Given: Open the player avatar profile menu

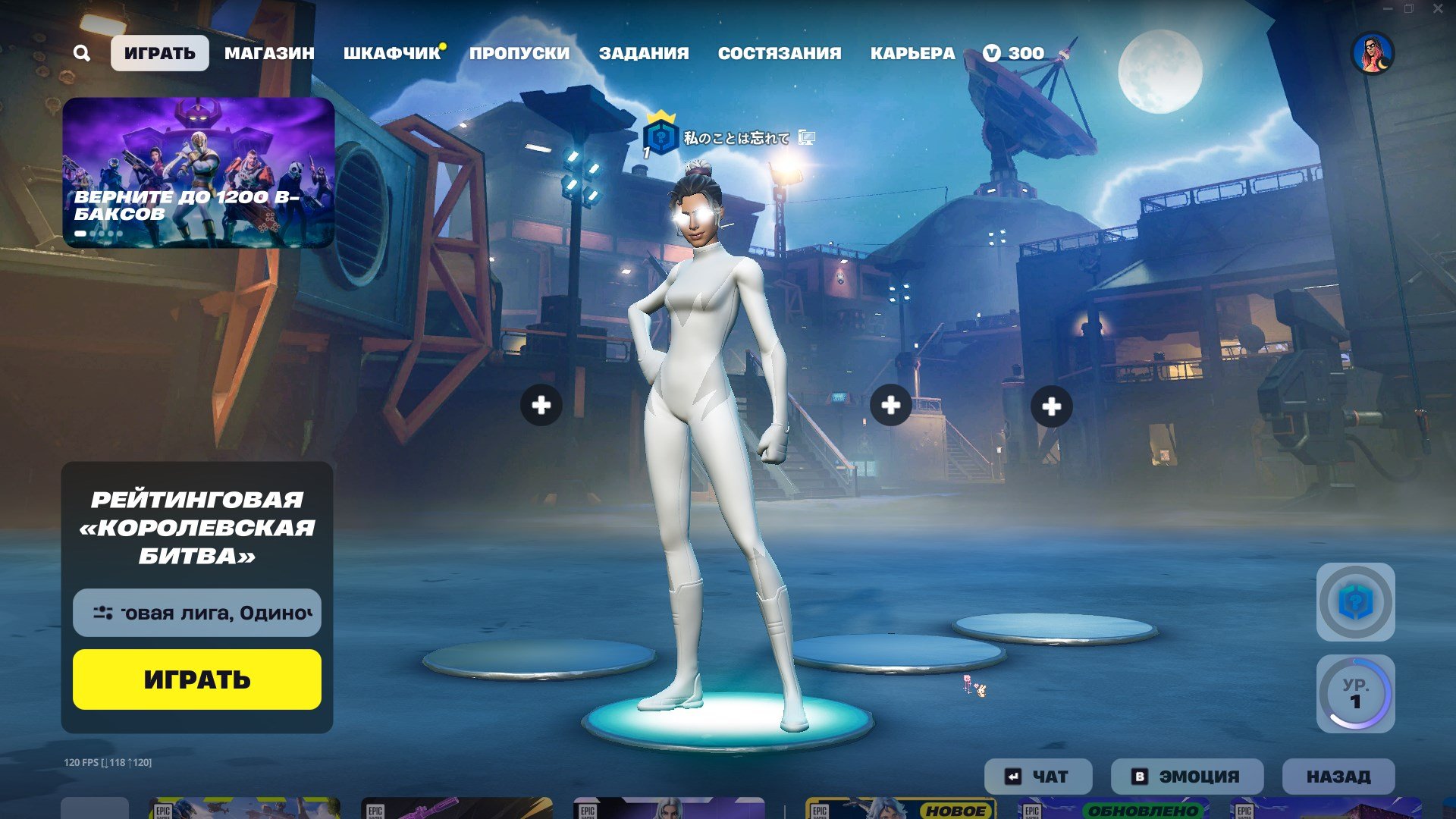Looking at the screenshot, I should [1373, 53].
